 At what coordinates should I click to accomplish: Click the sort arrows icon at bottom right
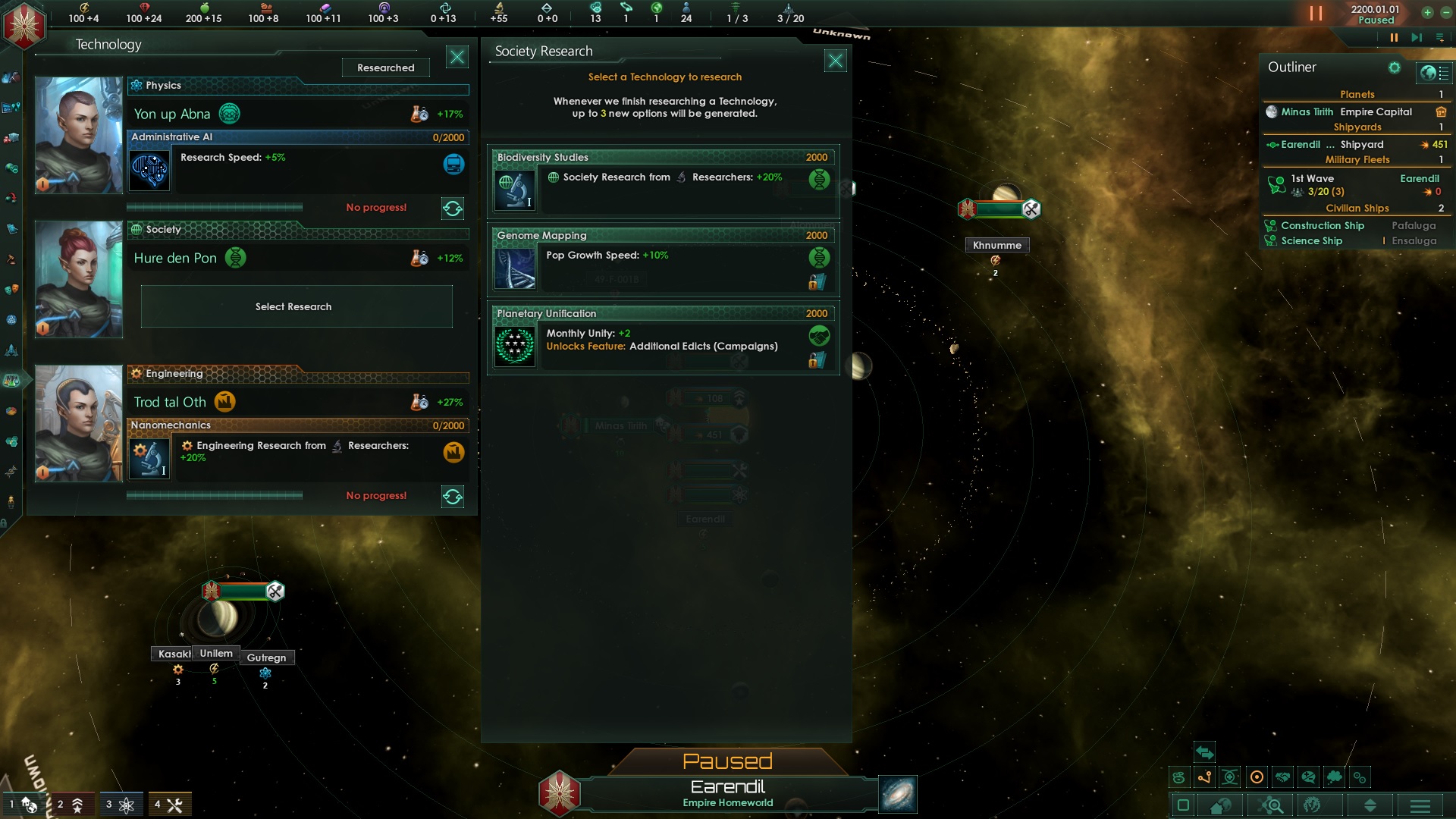tap(1372, 806)
